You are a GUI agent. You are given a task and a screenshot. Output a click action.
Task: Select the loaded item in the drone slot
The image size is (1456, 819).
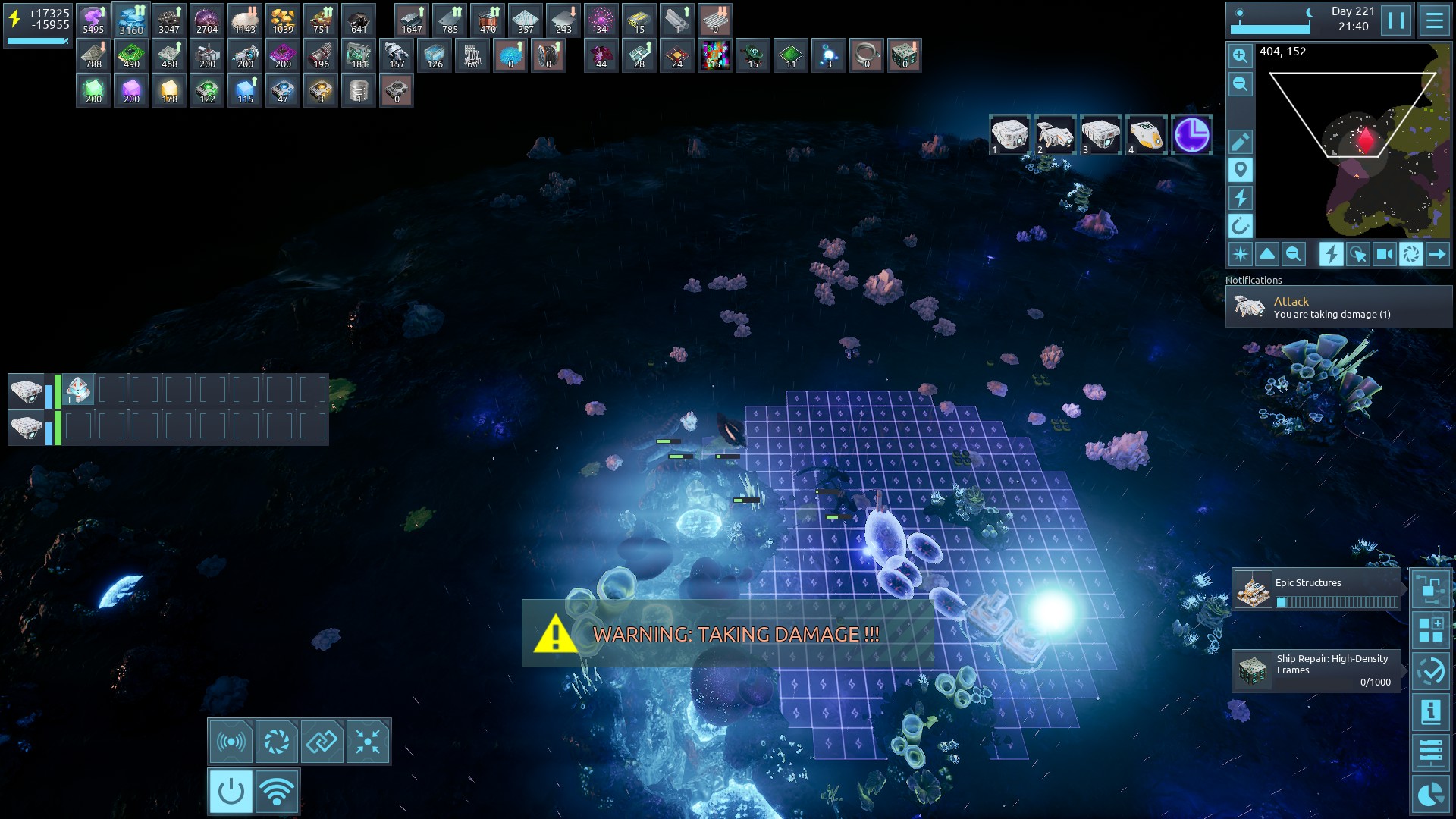pyautogui.click(x=78, y=391)
